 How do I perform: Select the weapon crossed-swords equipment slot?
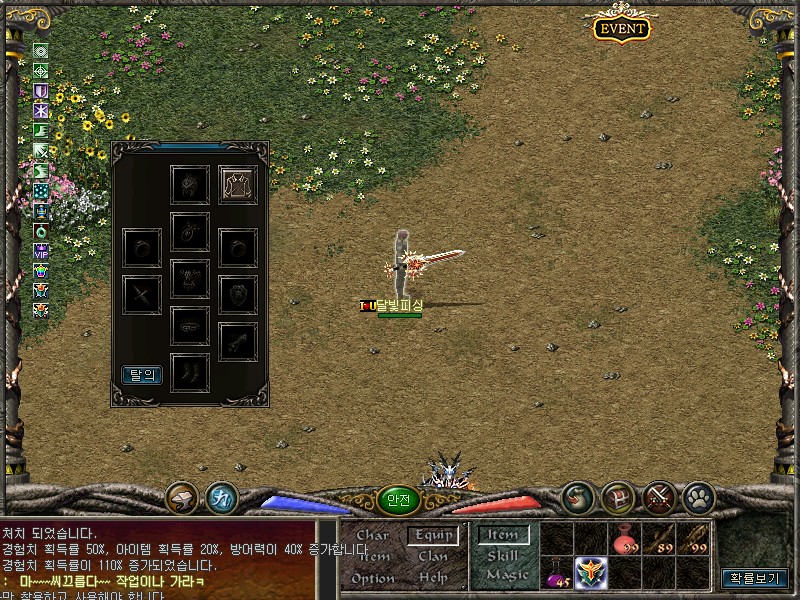pos(142,294)
